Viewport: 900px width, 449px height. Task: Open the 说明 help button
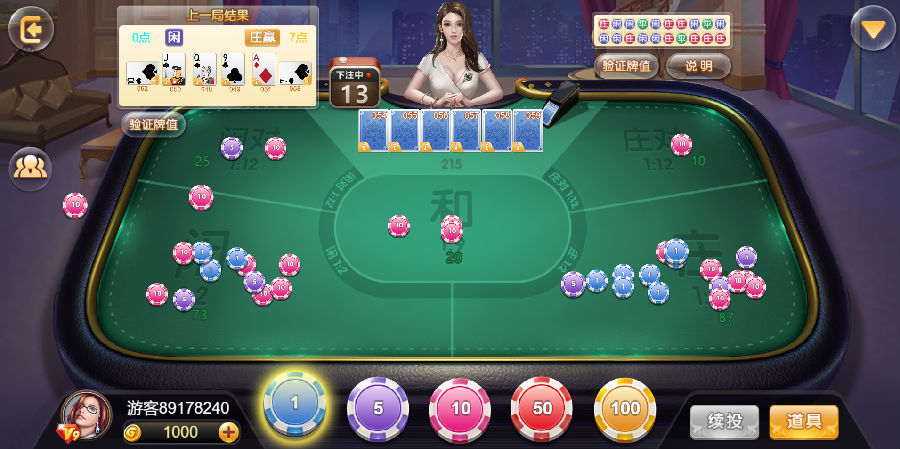(x=698, y=66)
